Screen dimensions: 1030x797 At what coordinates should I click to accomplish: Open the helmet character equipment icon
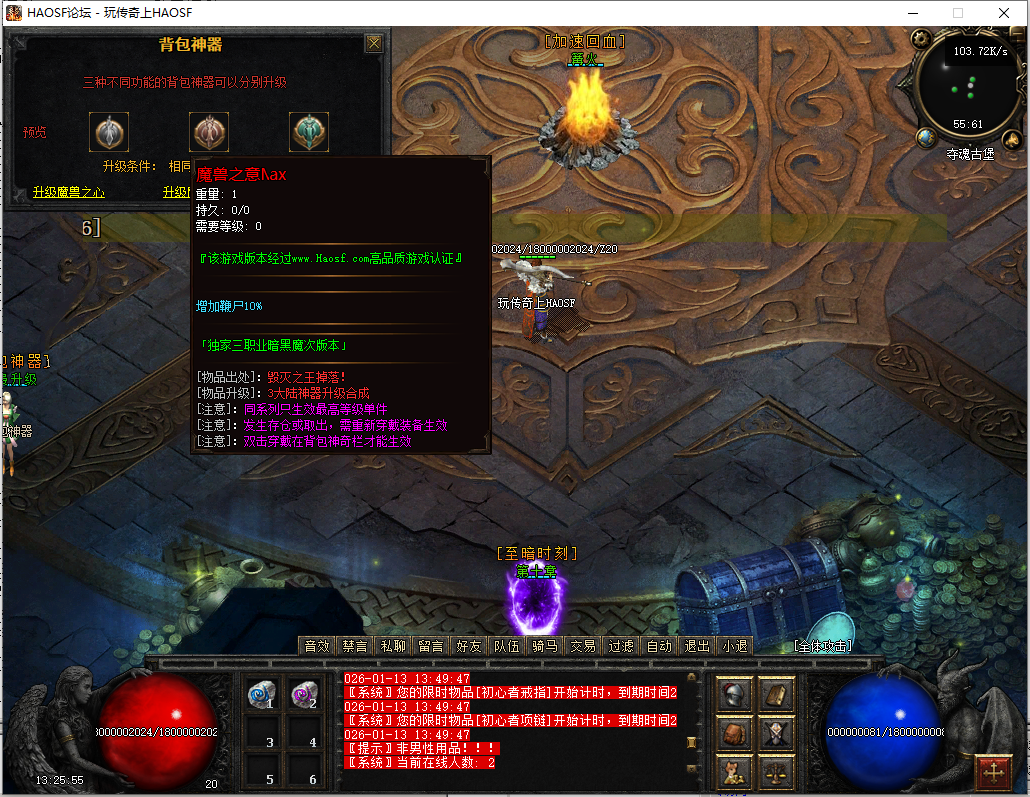pyautogui.click(x=736, y=695)
